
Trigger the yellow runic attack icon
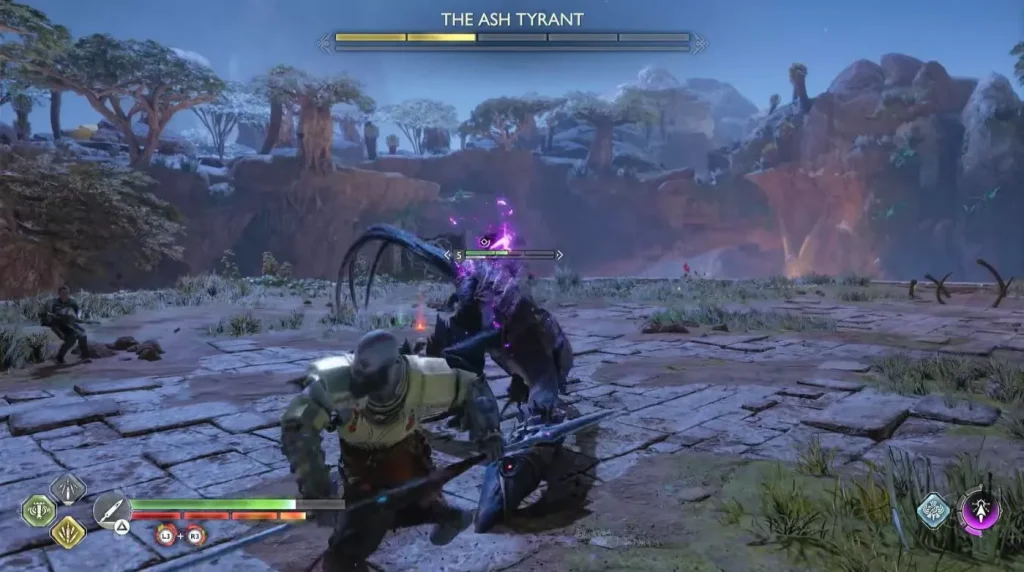click(x=68, y=531)
